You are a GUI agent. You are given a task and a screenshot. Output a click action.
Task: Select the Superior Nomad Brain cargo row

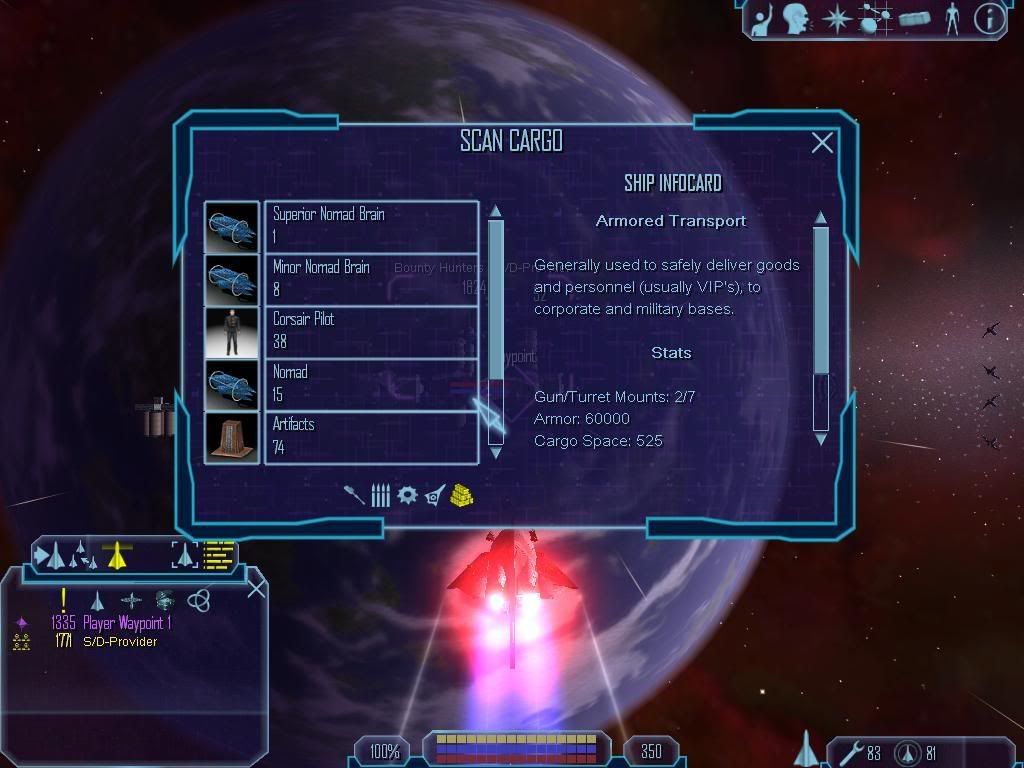(370, 227)
